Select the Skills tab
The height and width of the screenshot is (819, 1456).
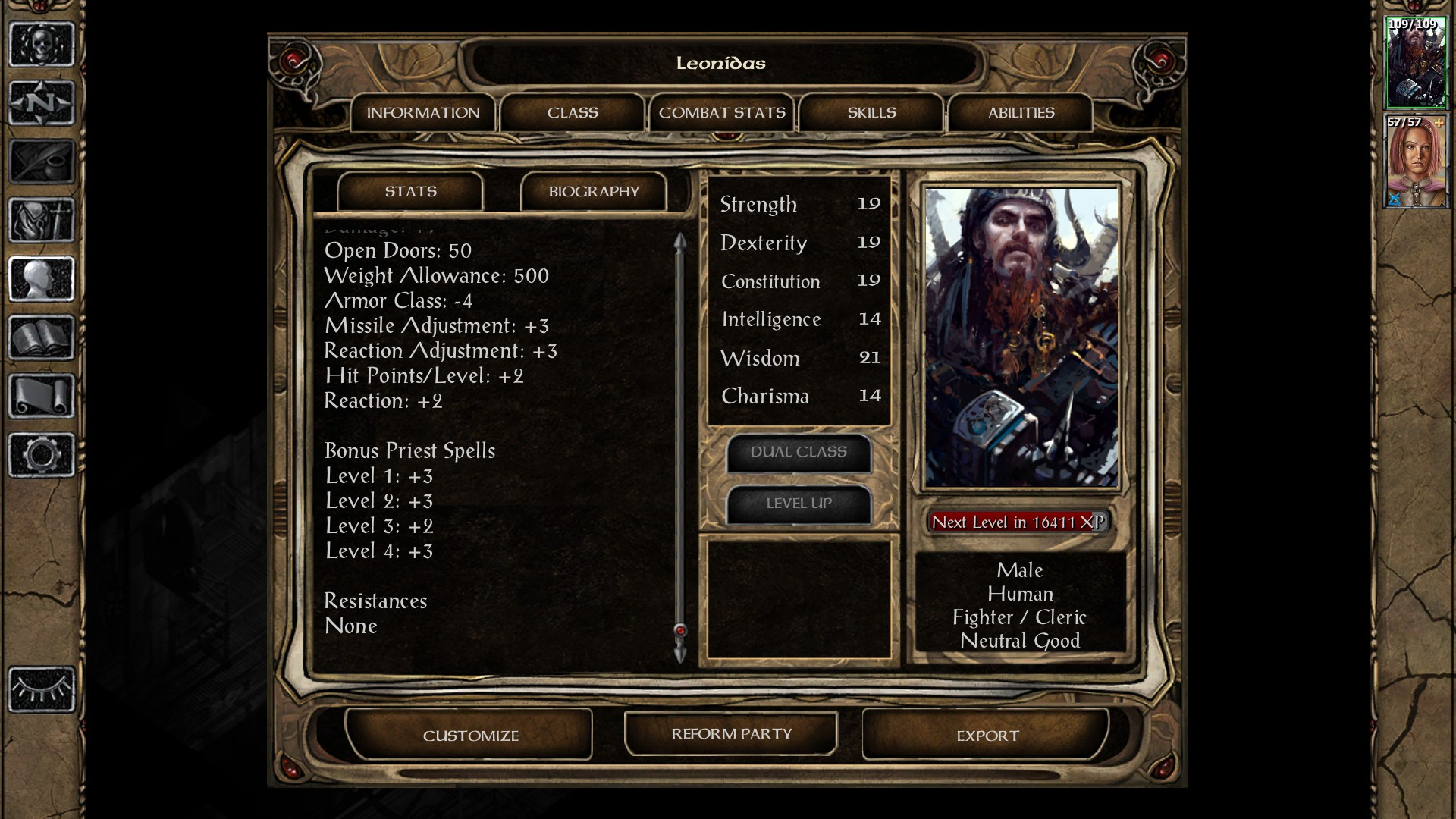[x=871, y=113]
